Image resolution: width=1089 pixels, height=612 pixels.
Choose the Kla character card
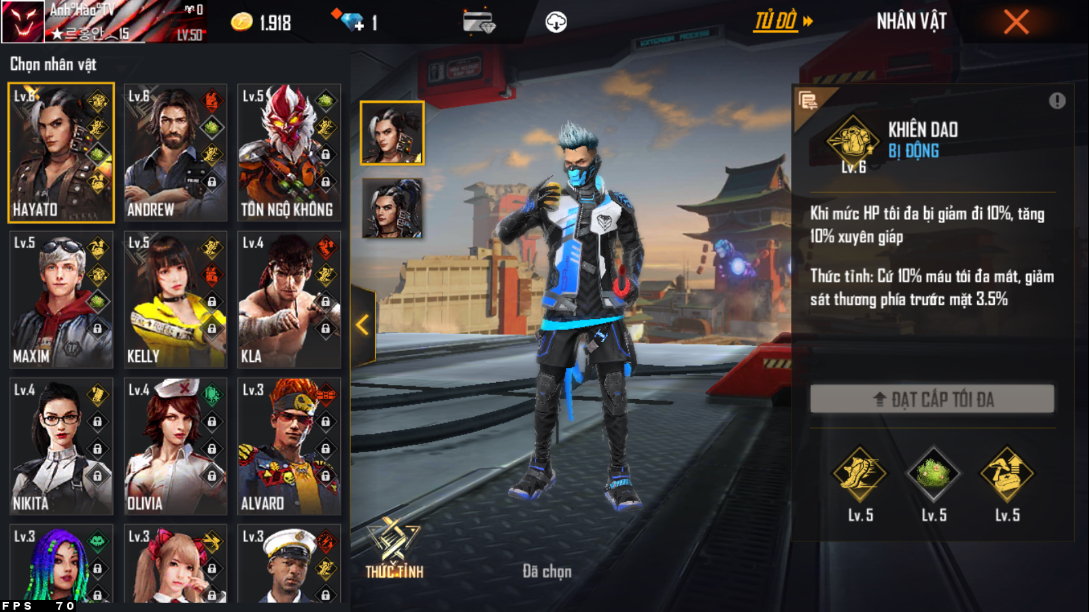289,300
